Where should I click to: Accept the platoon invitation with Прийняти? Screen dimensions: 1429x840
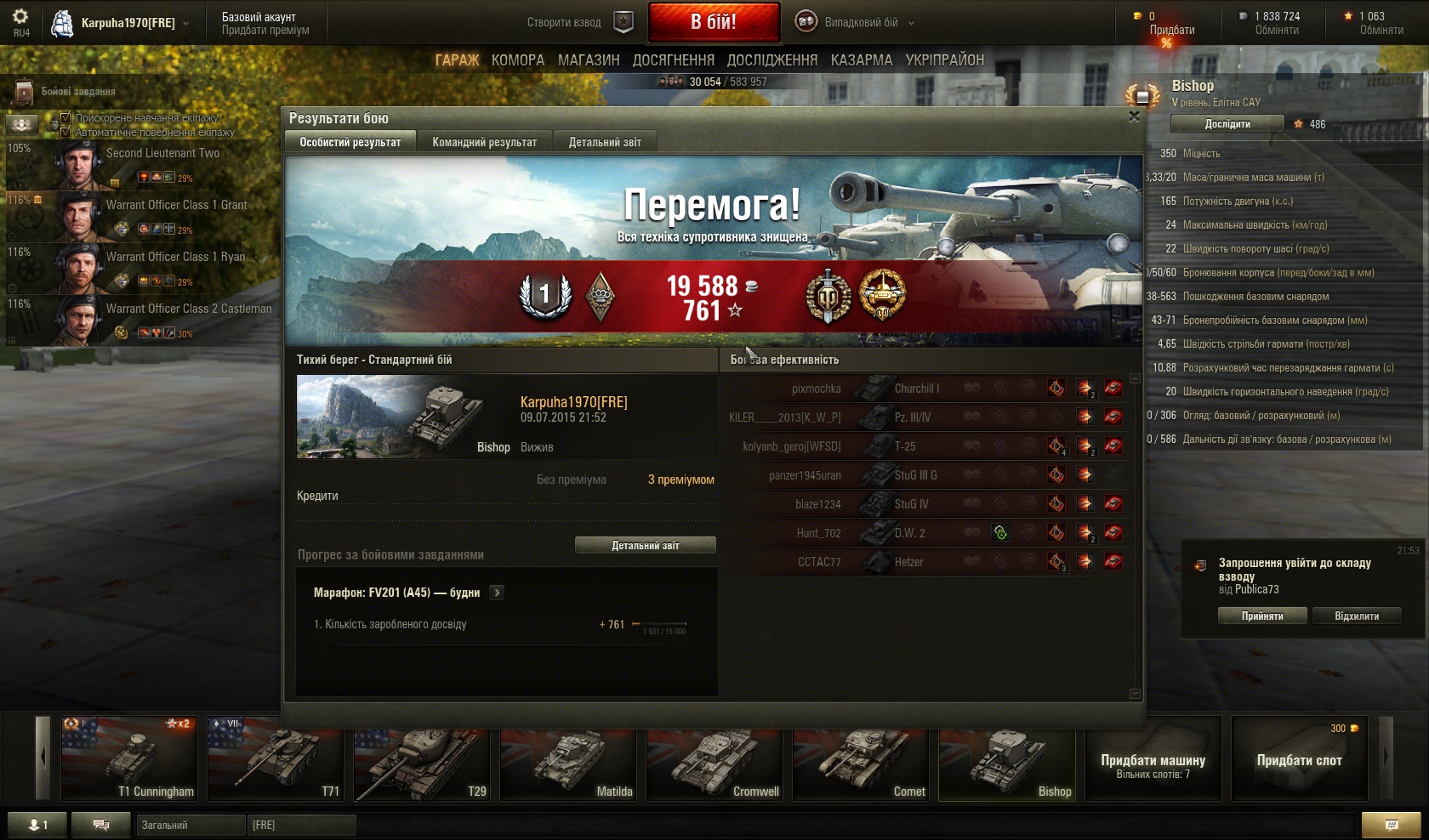(x=1261, y=616)
